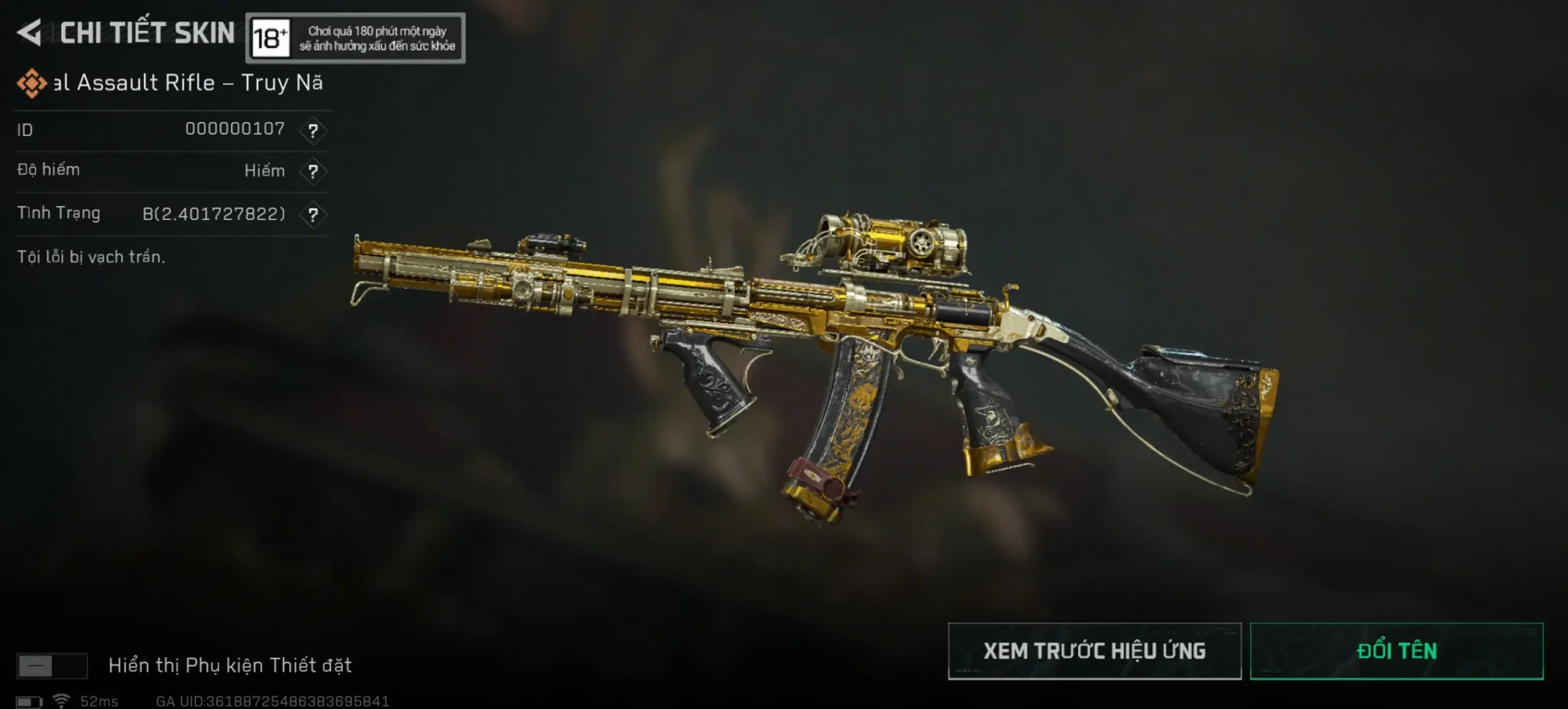Go back from the Chi Tiết Skin screen
Viewport: 1568px width, 709px height.
point(29,32)
